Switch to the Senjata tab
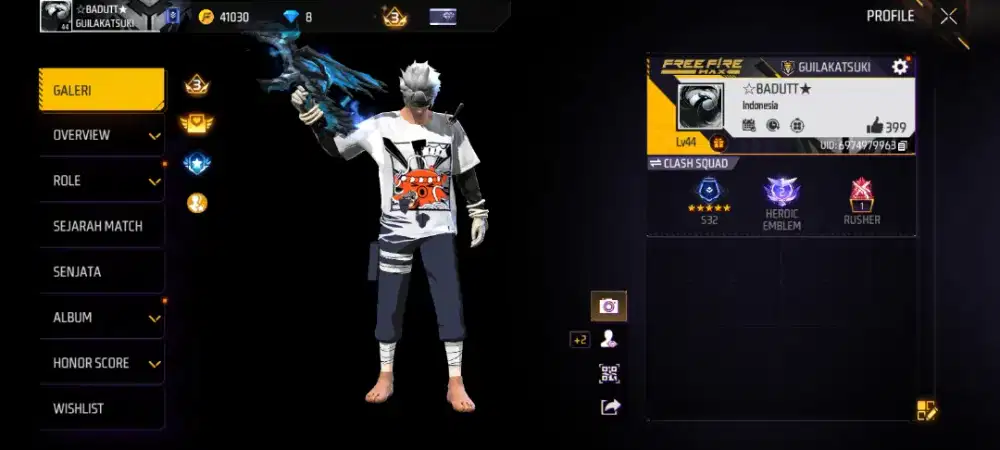This screenshot has width=1000, height=450. coord(101,272)
